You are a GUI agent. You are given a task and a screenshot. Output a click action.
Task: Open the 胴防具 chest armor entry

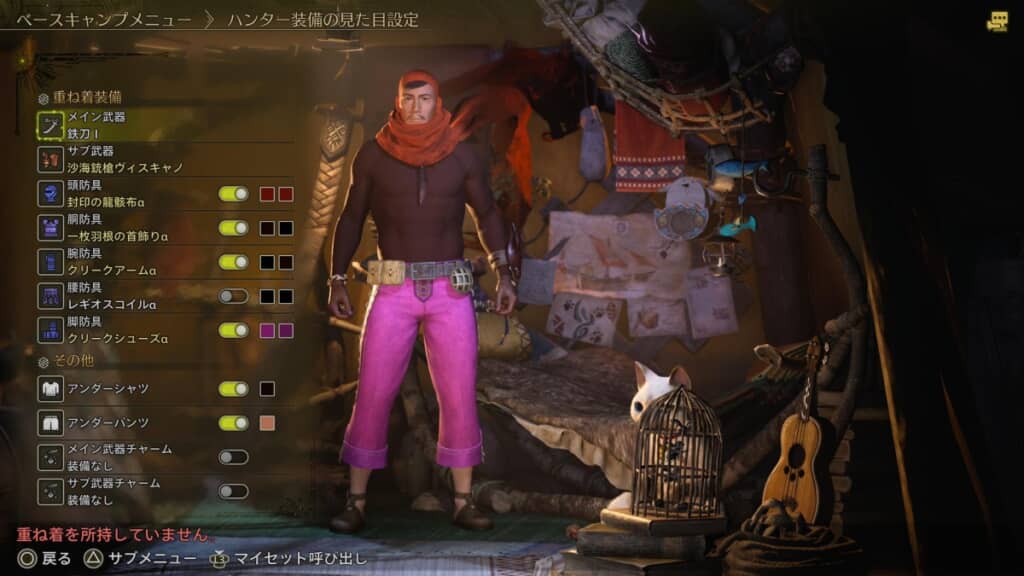(x=110, y=228)
